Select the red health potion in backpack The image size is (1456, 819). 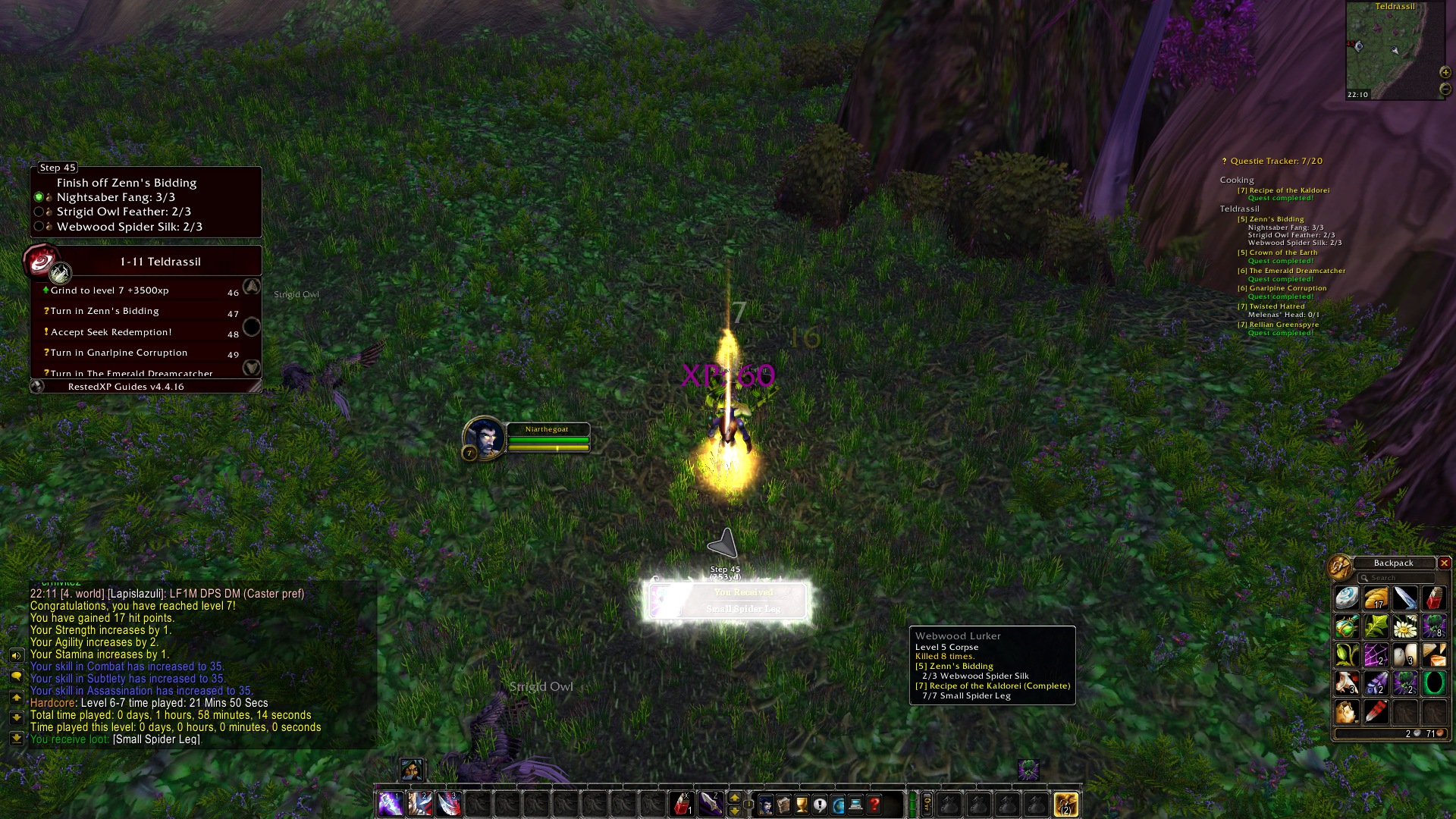pos(1432,598)
